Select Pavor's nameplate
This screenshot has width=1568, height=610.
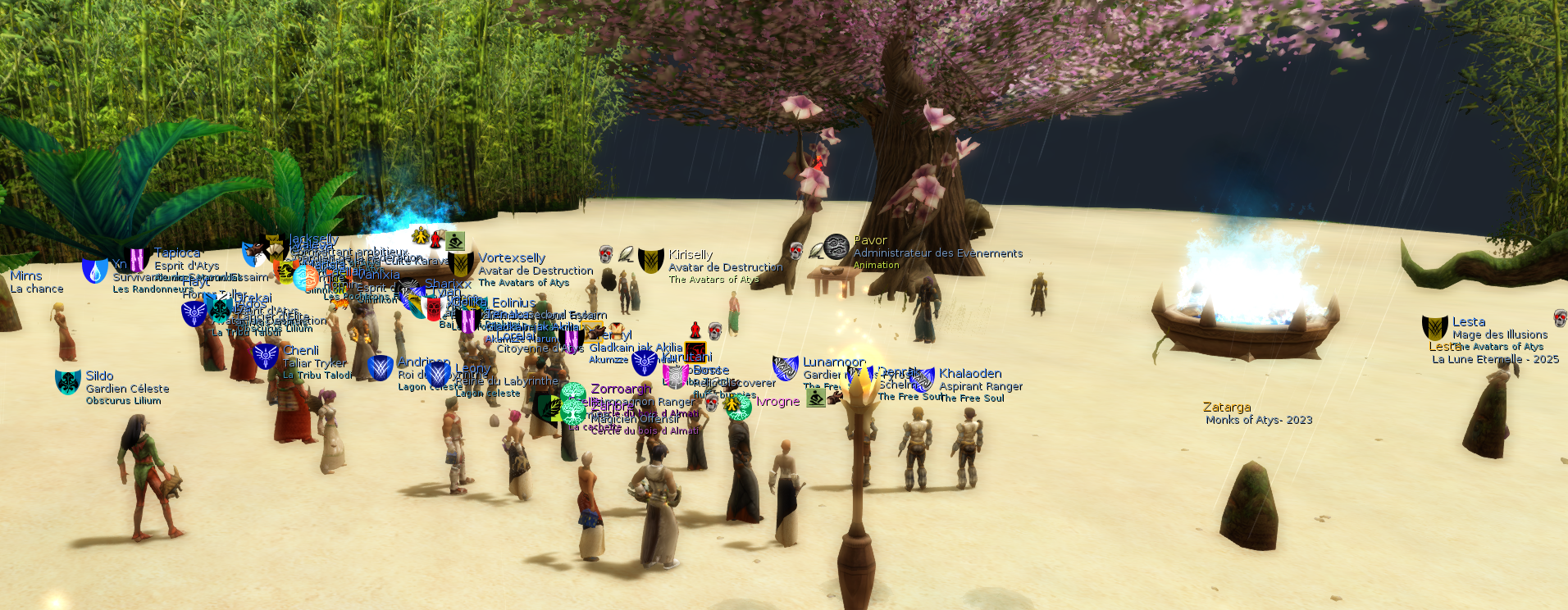click(870, 240)
